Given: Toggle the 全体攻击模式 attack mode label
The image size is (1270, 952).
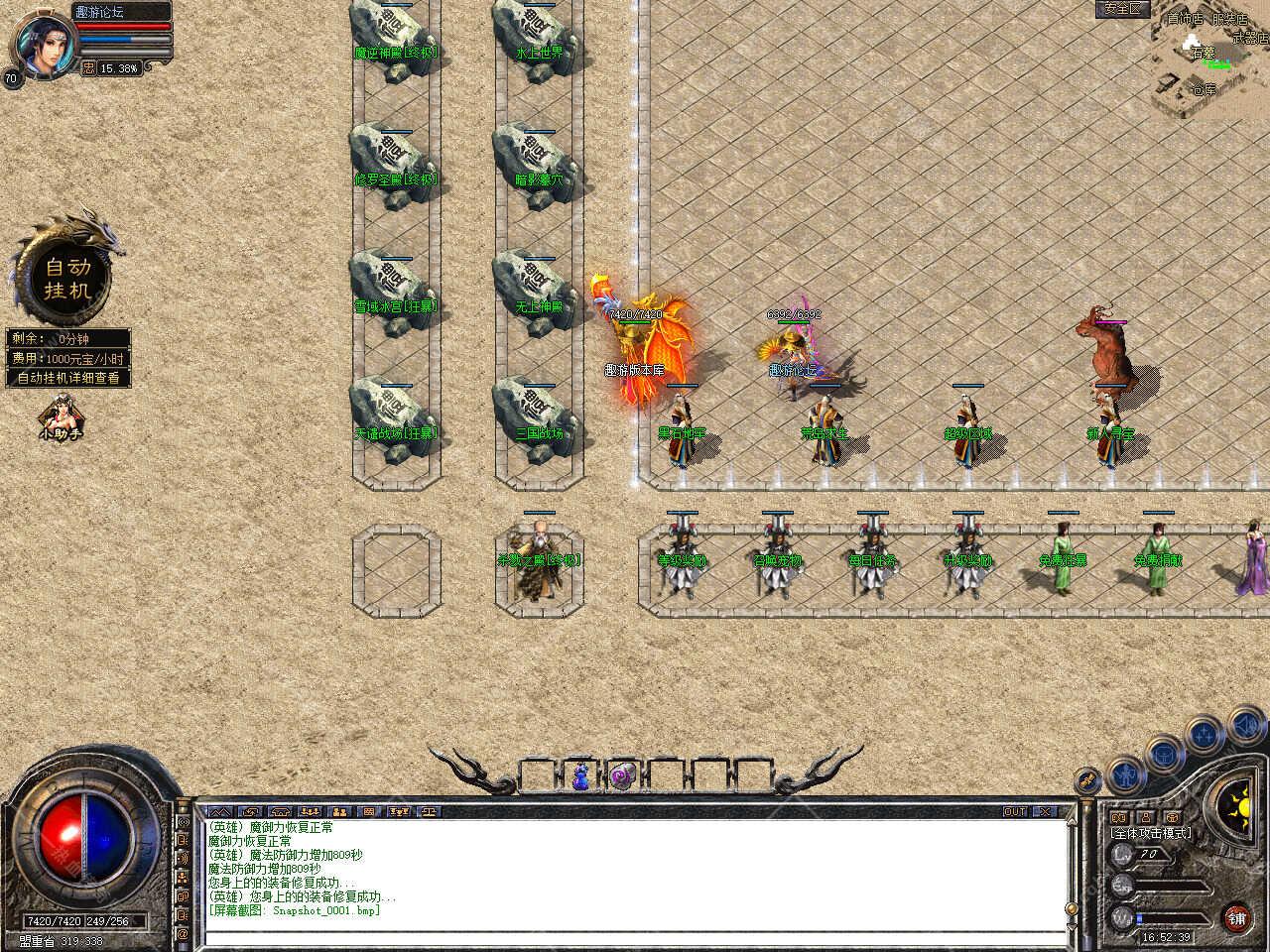Looking at the screenshot, I should point(1152,833).
